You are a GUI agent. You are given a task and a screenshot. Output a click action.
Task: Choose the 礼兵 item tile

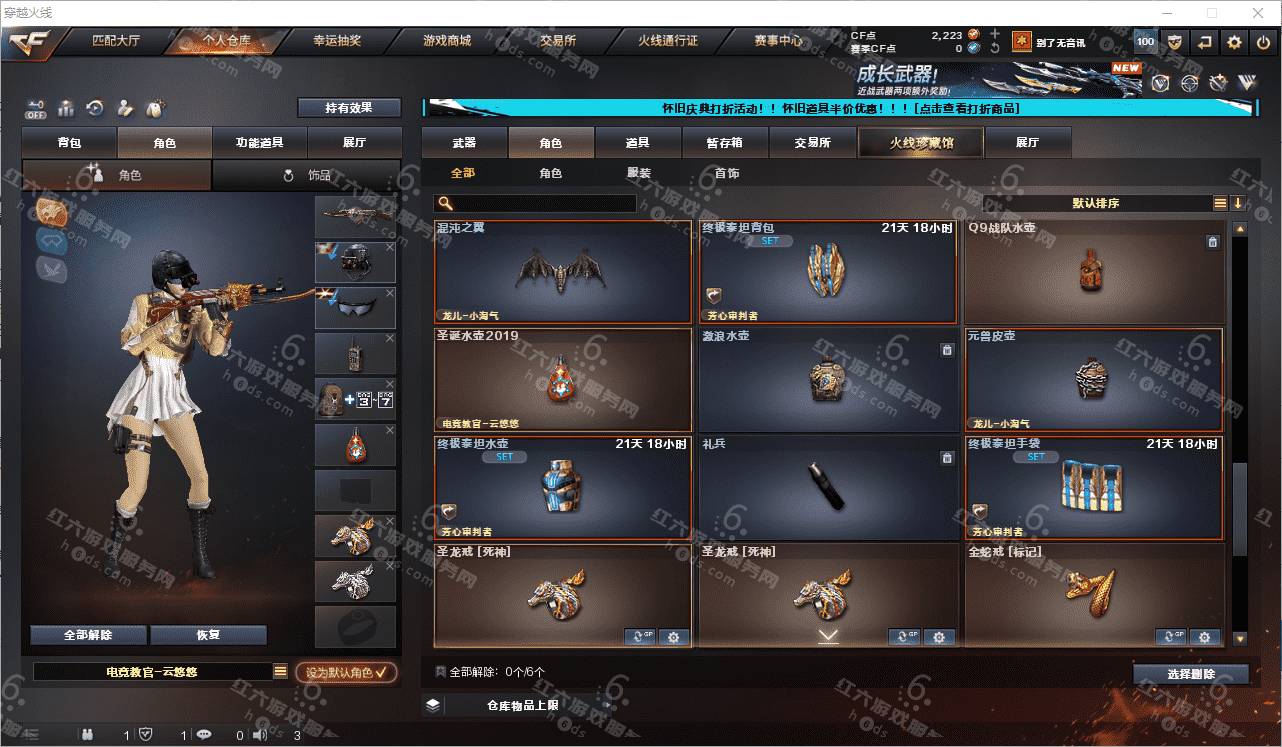click(x=828, y=488)
